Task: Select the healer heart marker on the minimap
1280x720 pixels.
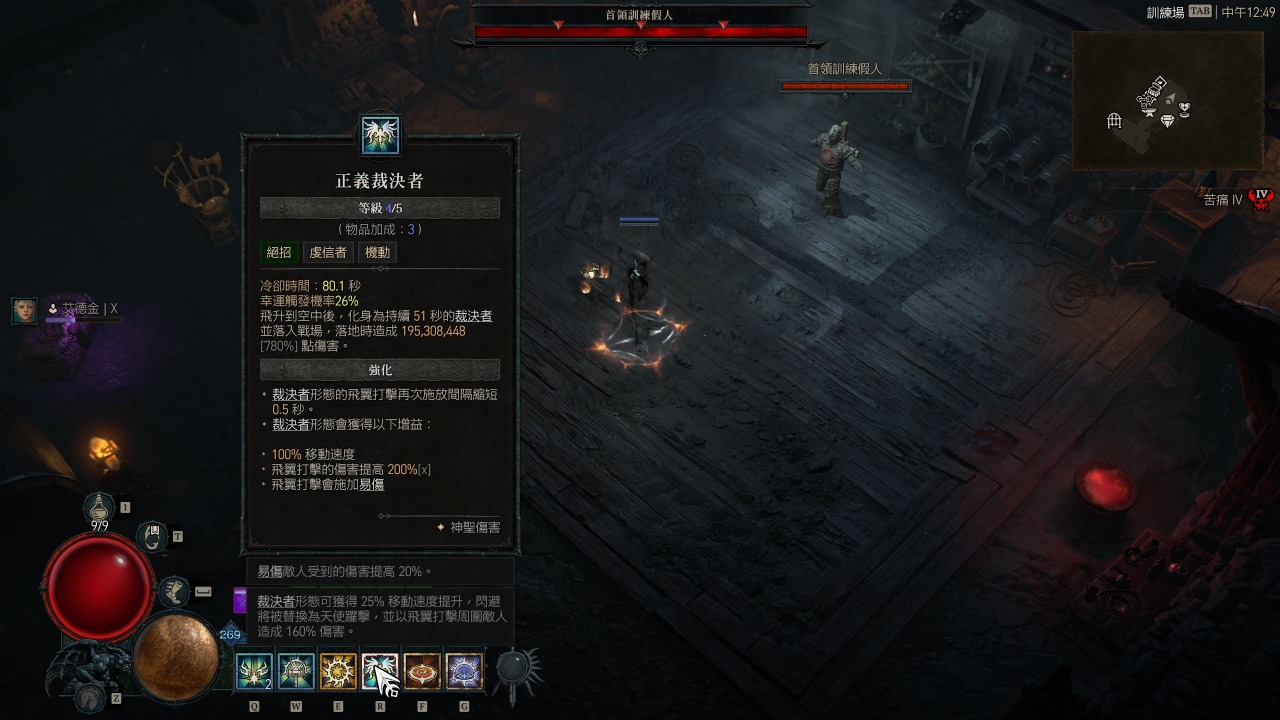Action: (1185, 108)
